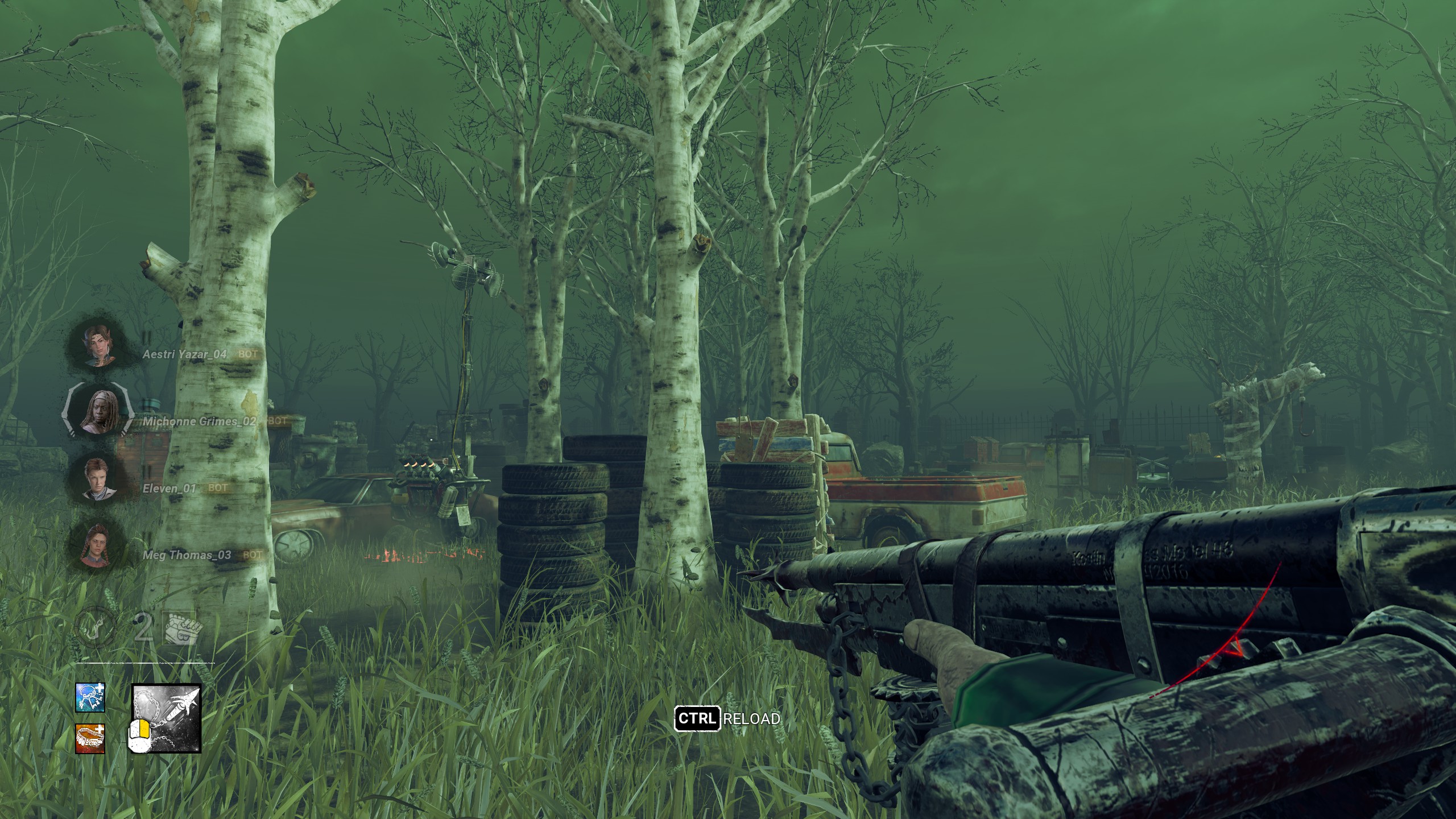
Task: Click the hook counter circle icon
Action: pyautogui.click(x=96, y=627)
